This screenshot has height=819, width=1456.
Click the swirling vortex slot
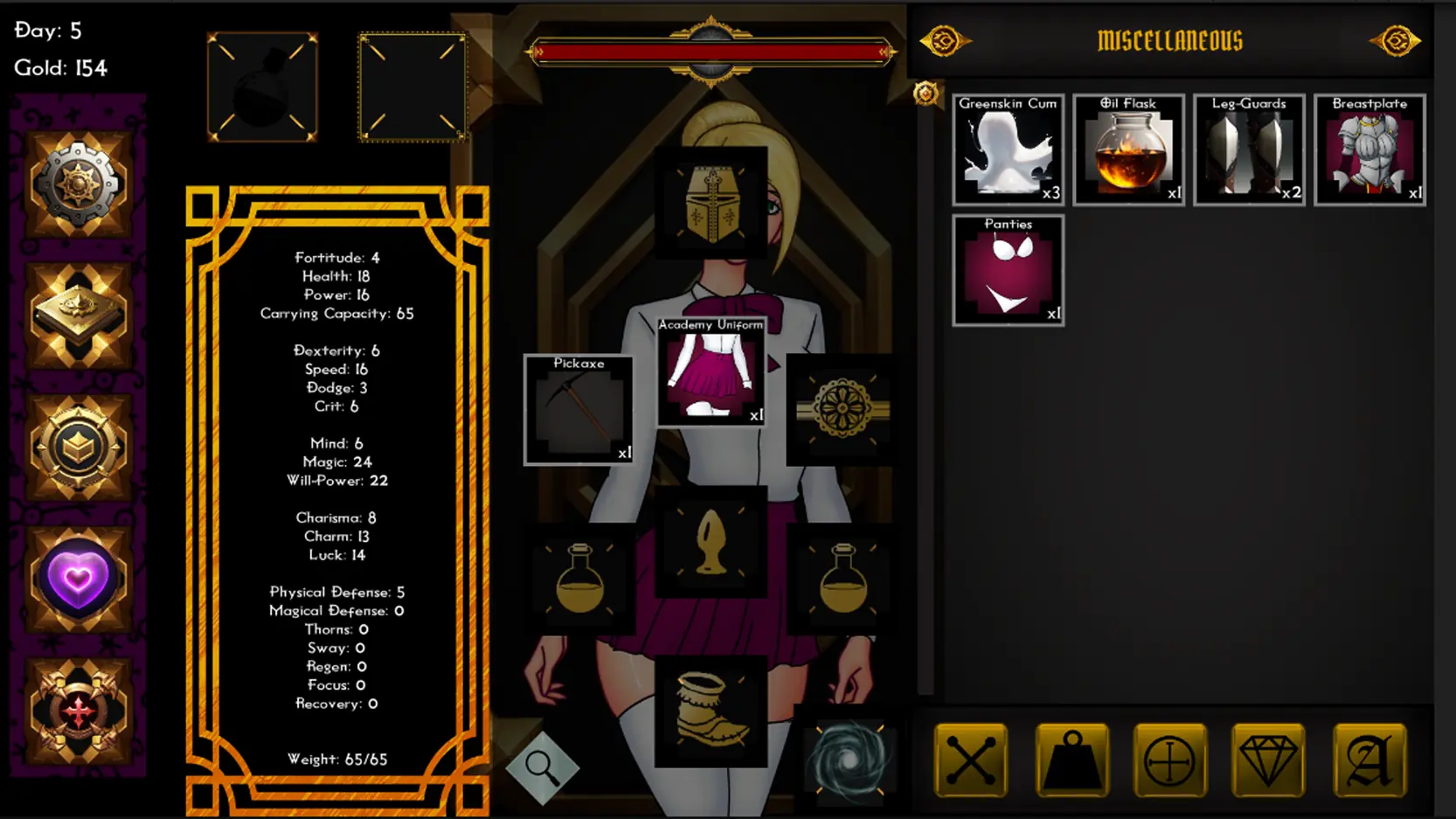click(848, 758)
